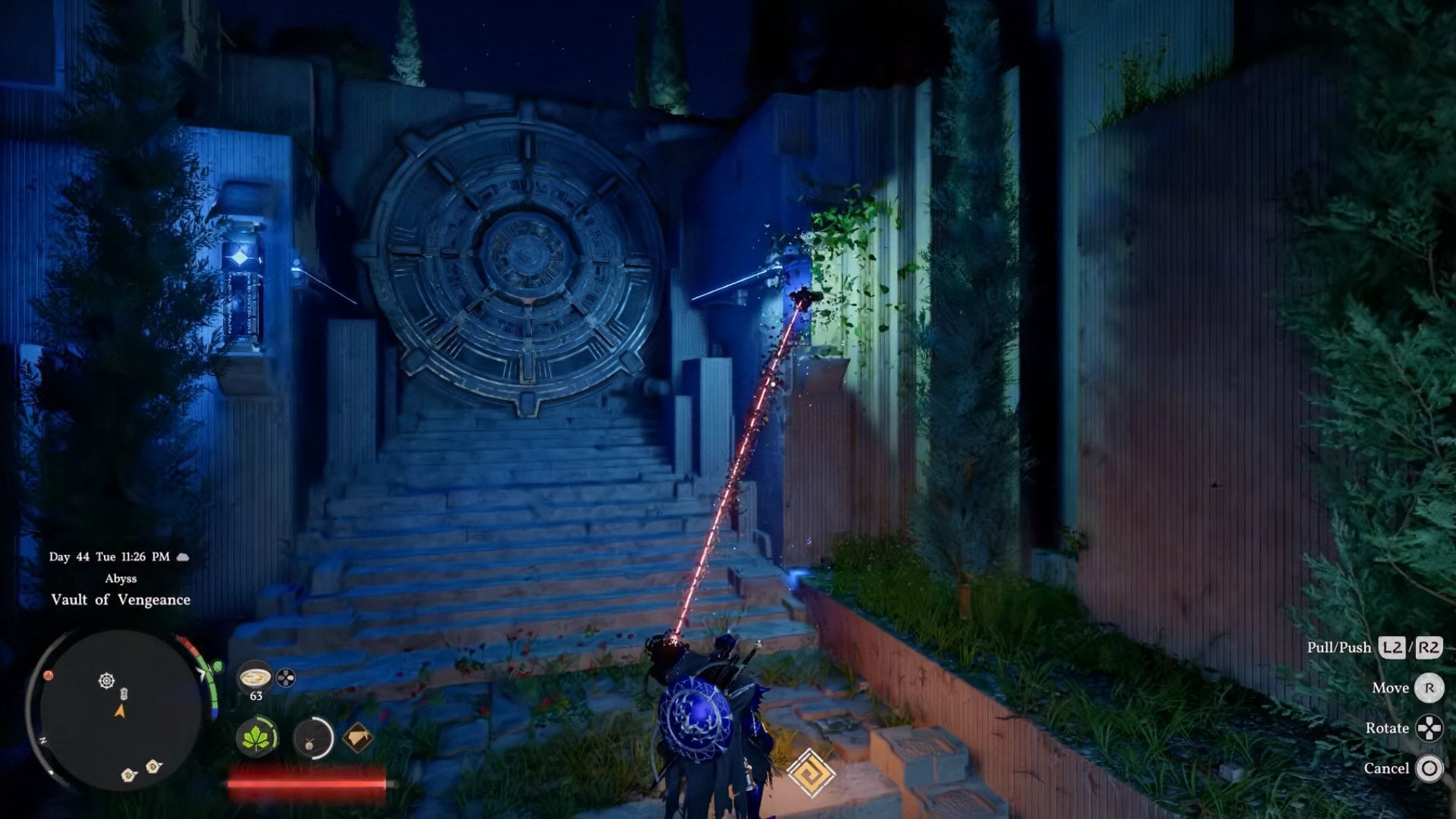Click the lantern ability cooldown icon

pos(312,737)
